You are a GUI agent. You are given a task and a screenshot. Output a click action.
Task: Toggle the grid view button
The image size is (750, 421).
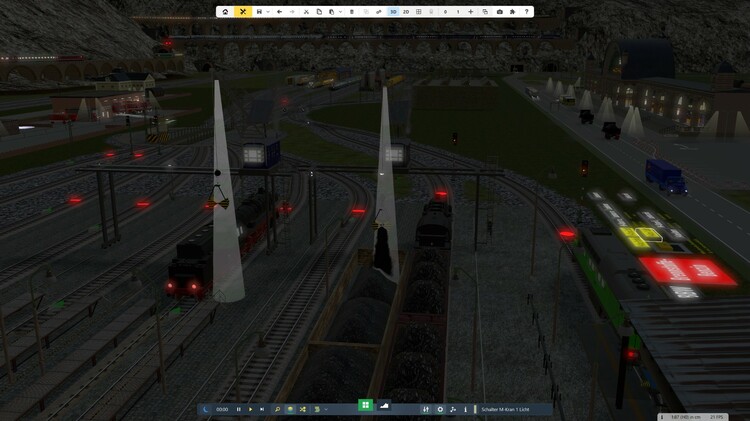(x=419, y=12)
